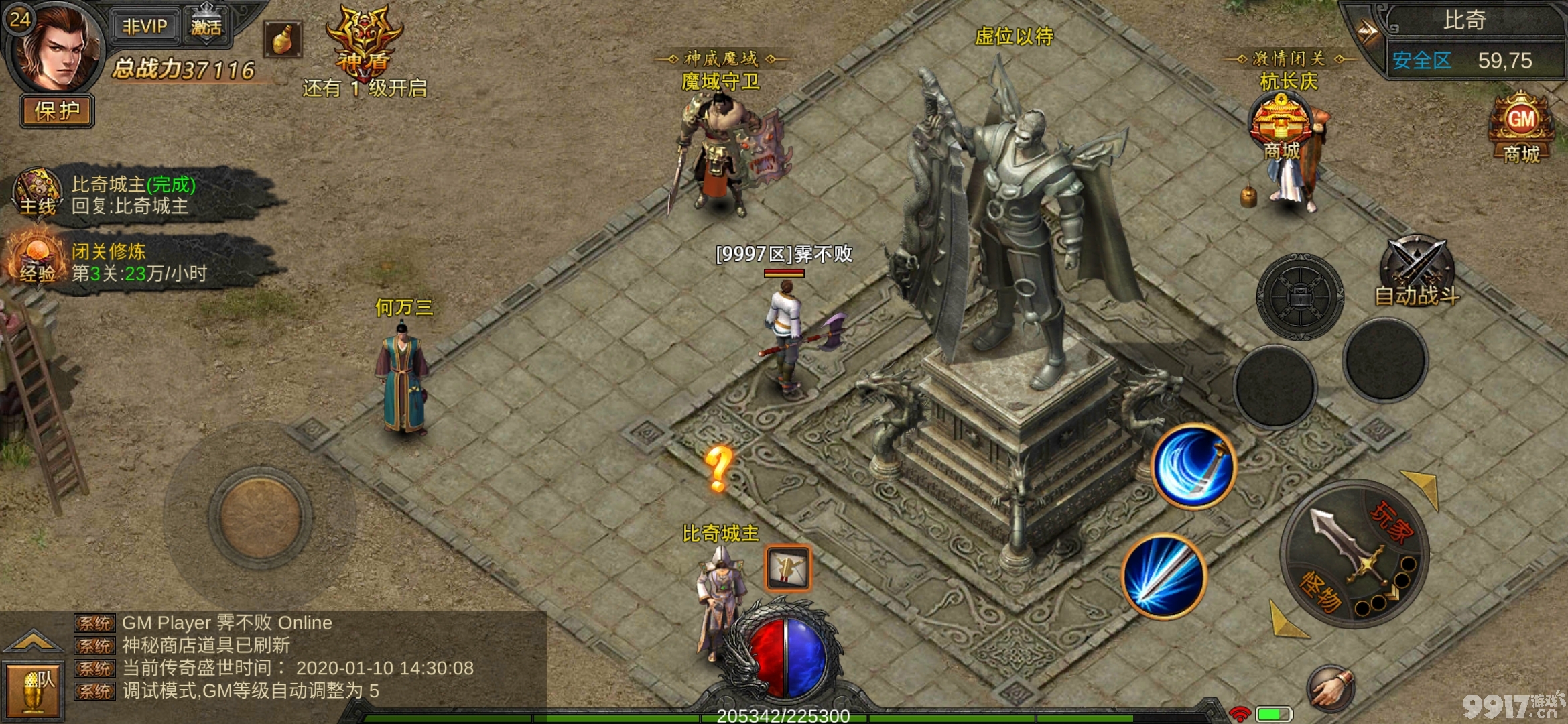This screenshot has width=1568, height=724.
Task: Click the hand interaction icon
Action: click(x=1330, y=688)
